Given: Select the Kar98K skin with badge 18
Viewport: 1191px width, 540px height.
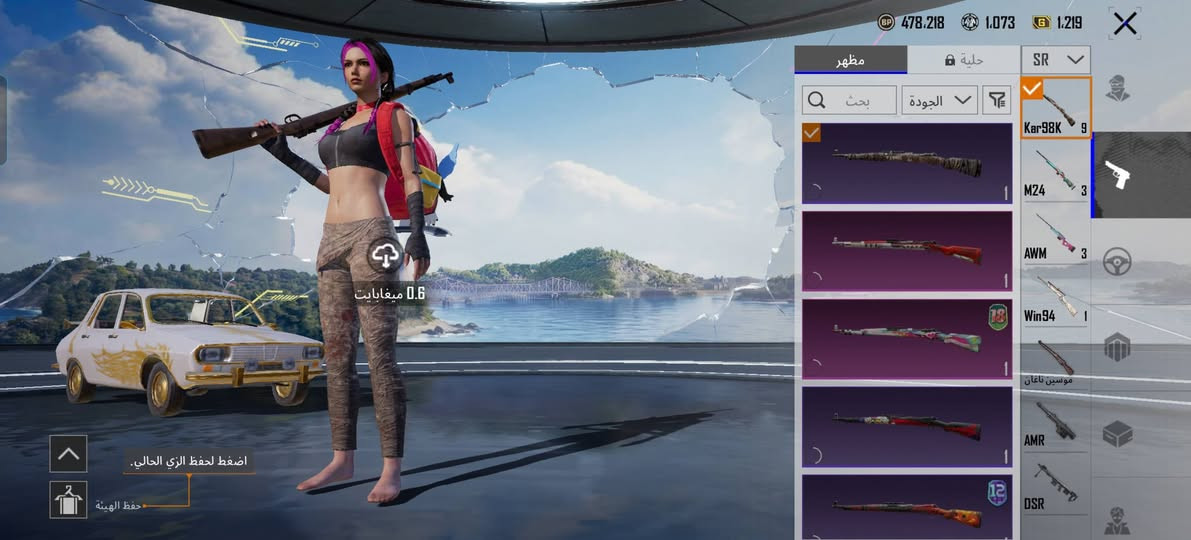Looking at the screenshot, I should tap(907, 338).
